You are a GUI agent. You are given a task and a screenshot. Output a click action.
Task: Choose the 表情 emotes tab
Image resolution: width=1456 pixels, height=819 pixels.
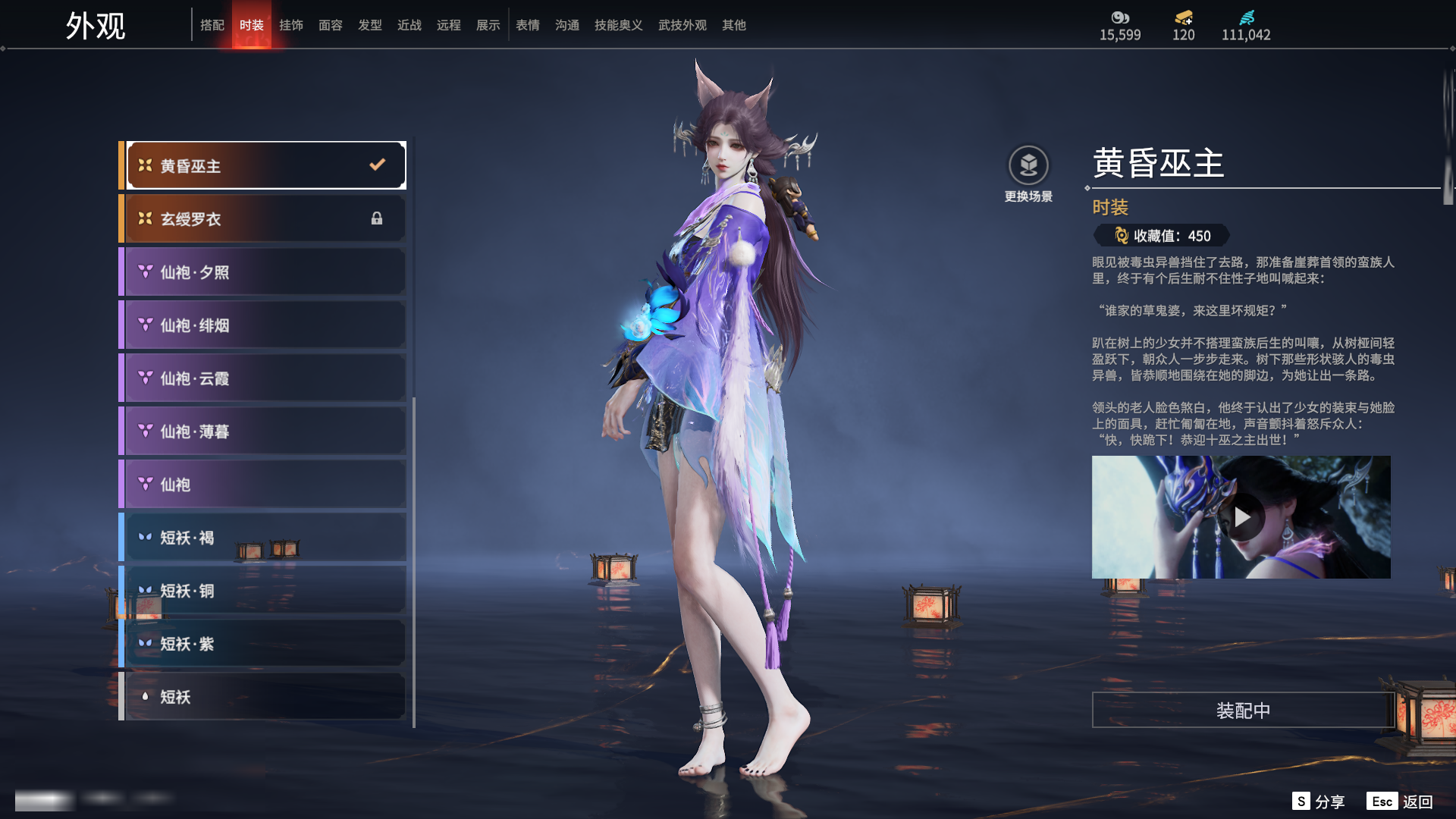[x=528, y=25]
